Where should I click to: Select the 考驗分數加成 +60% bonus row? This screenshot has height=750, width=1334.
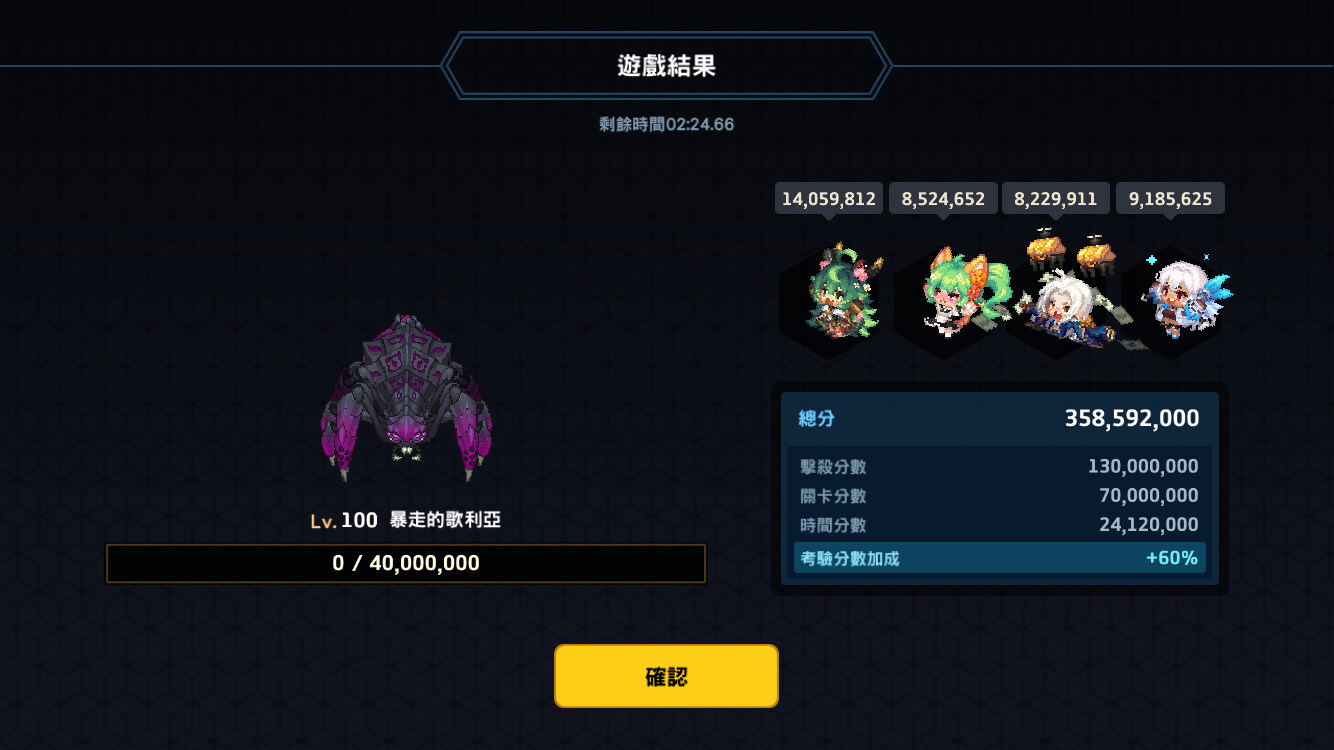(1000, 557)
